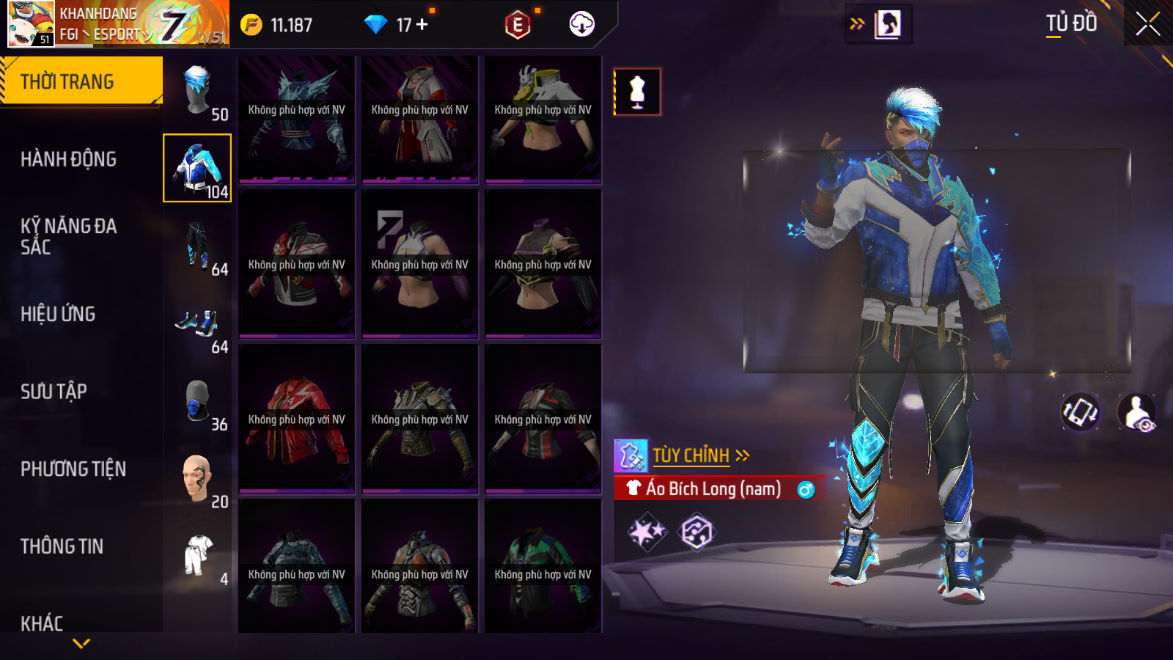The width and height of the screenshot is (1173, 660).
Task: Open the player profile avatar
Action: tap(30, 24)
